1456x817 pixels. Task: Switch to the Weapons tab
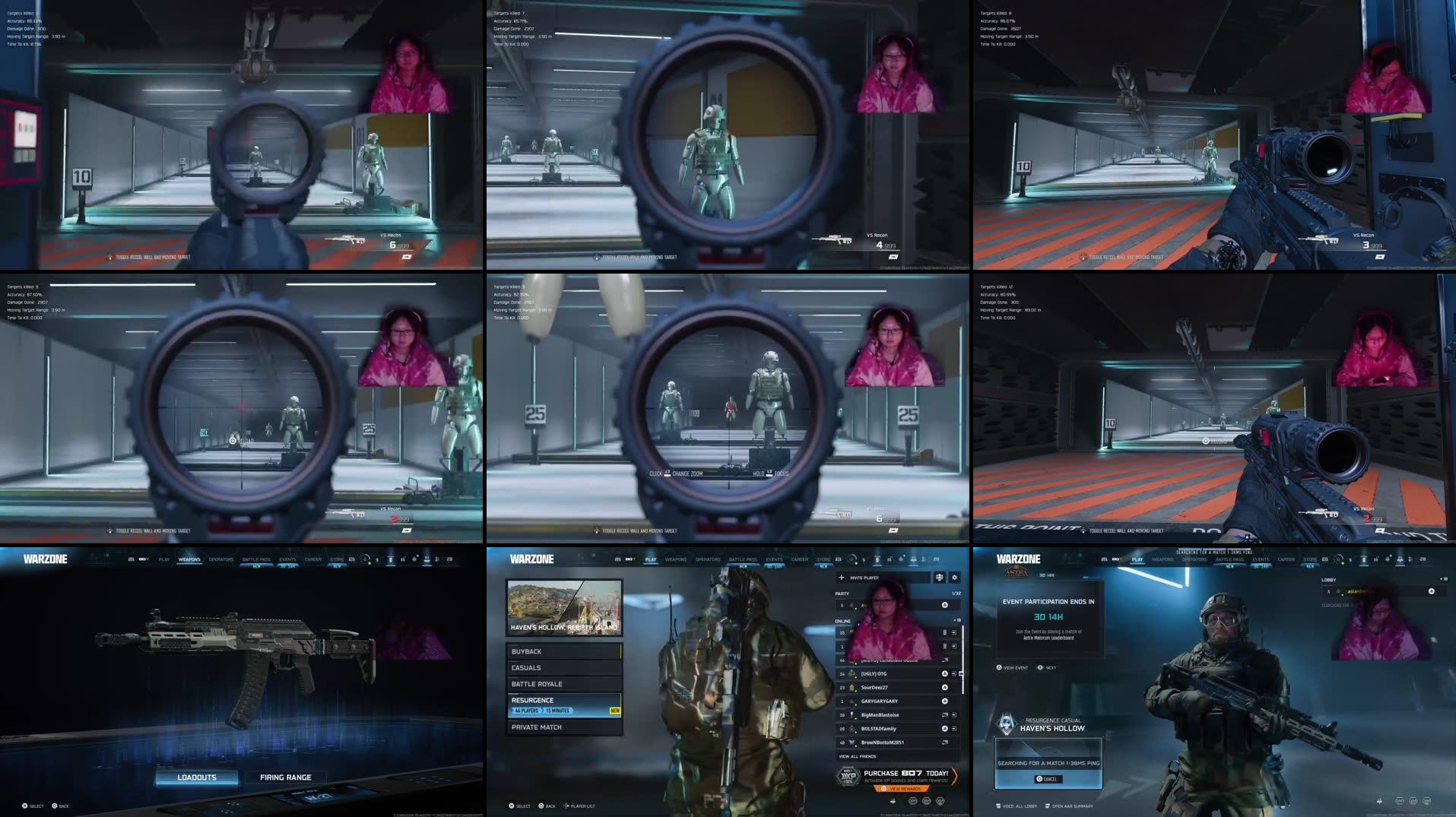[675, 559]
